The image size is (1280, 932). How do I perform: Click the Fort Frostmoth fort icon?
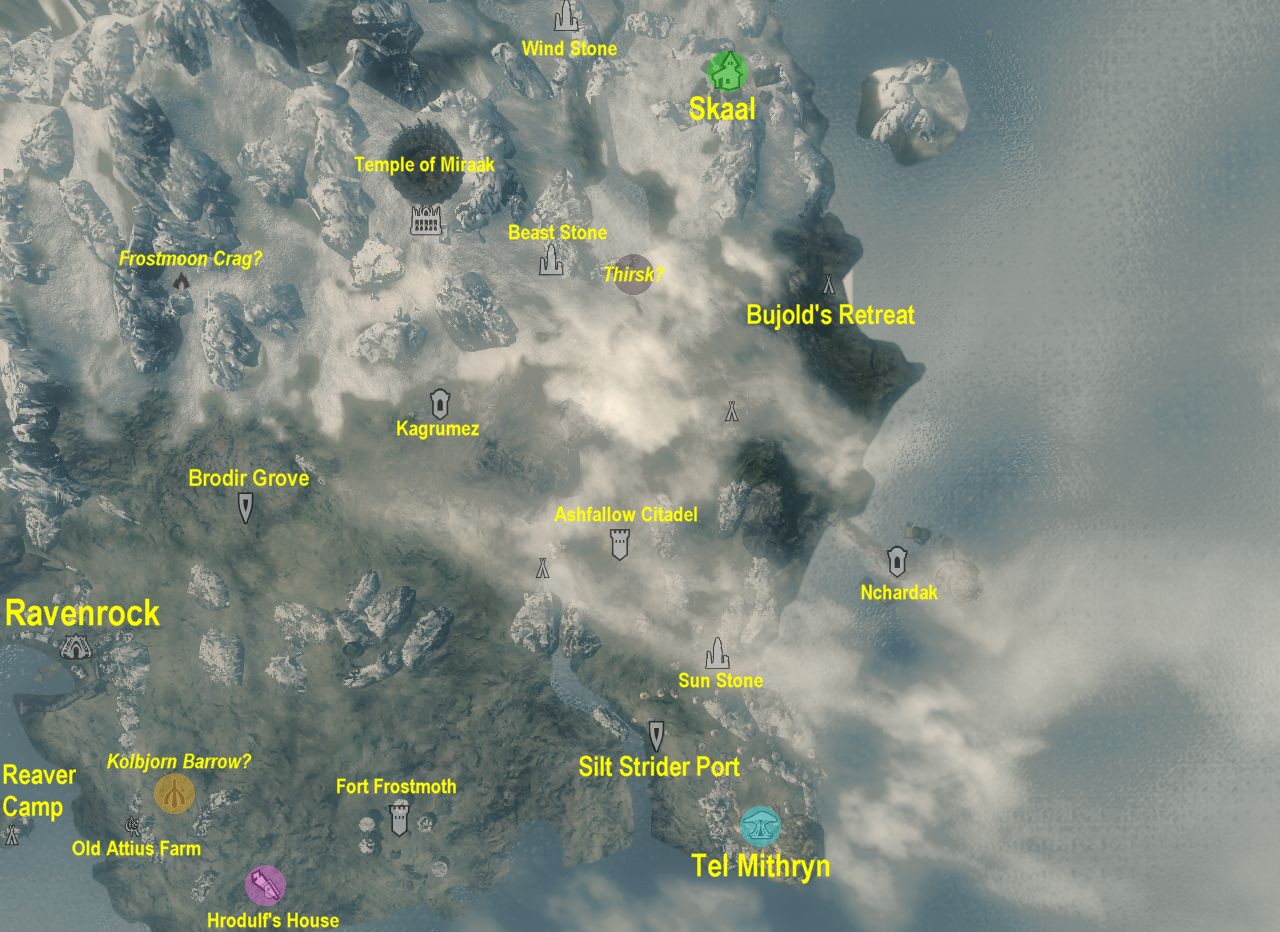tap(397, 817)
